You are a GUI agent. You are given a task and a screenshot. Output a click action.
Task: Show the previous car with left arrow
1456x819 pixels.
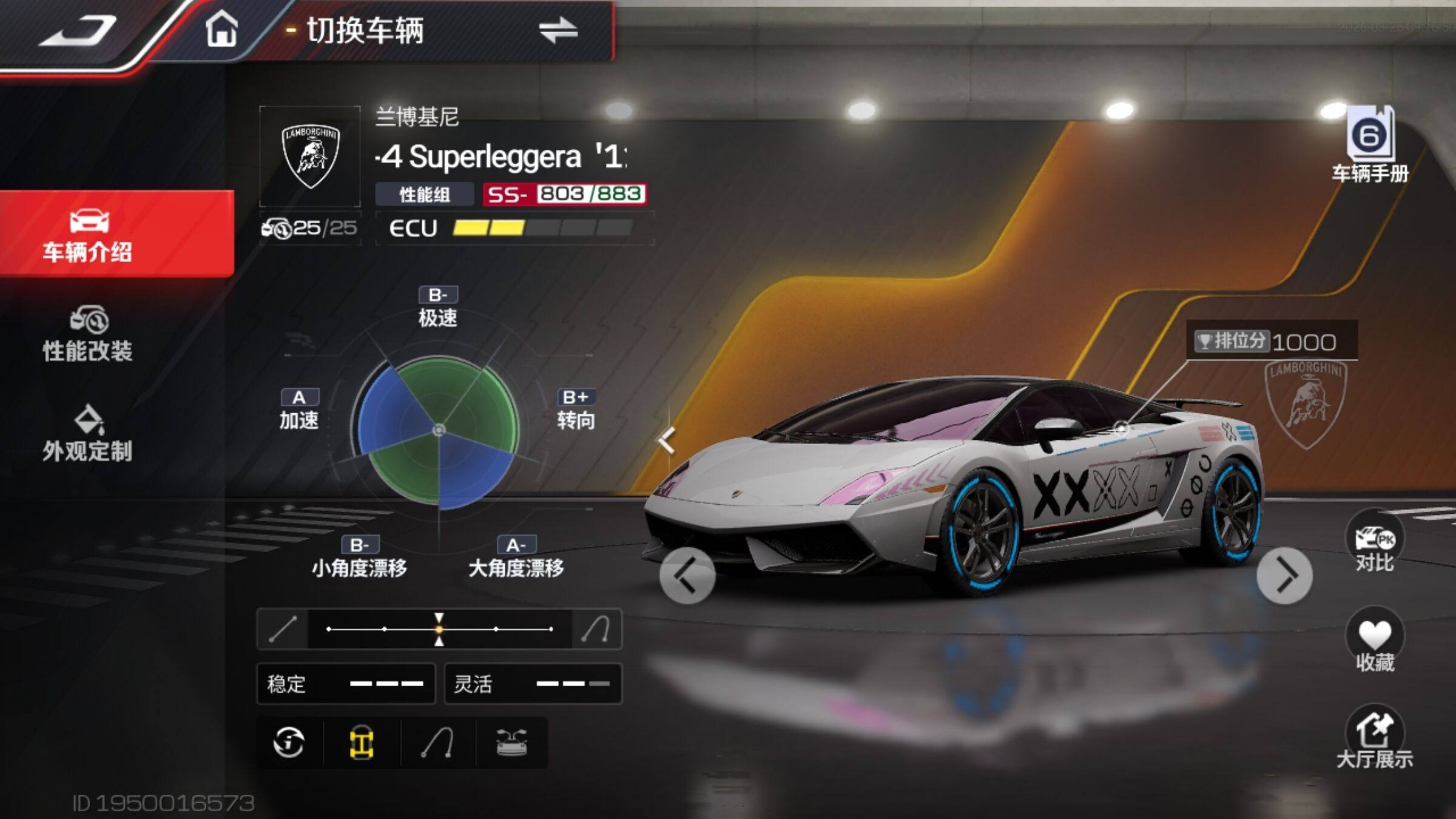[687, 576]
